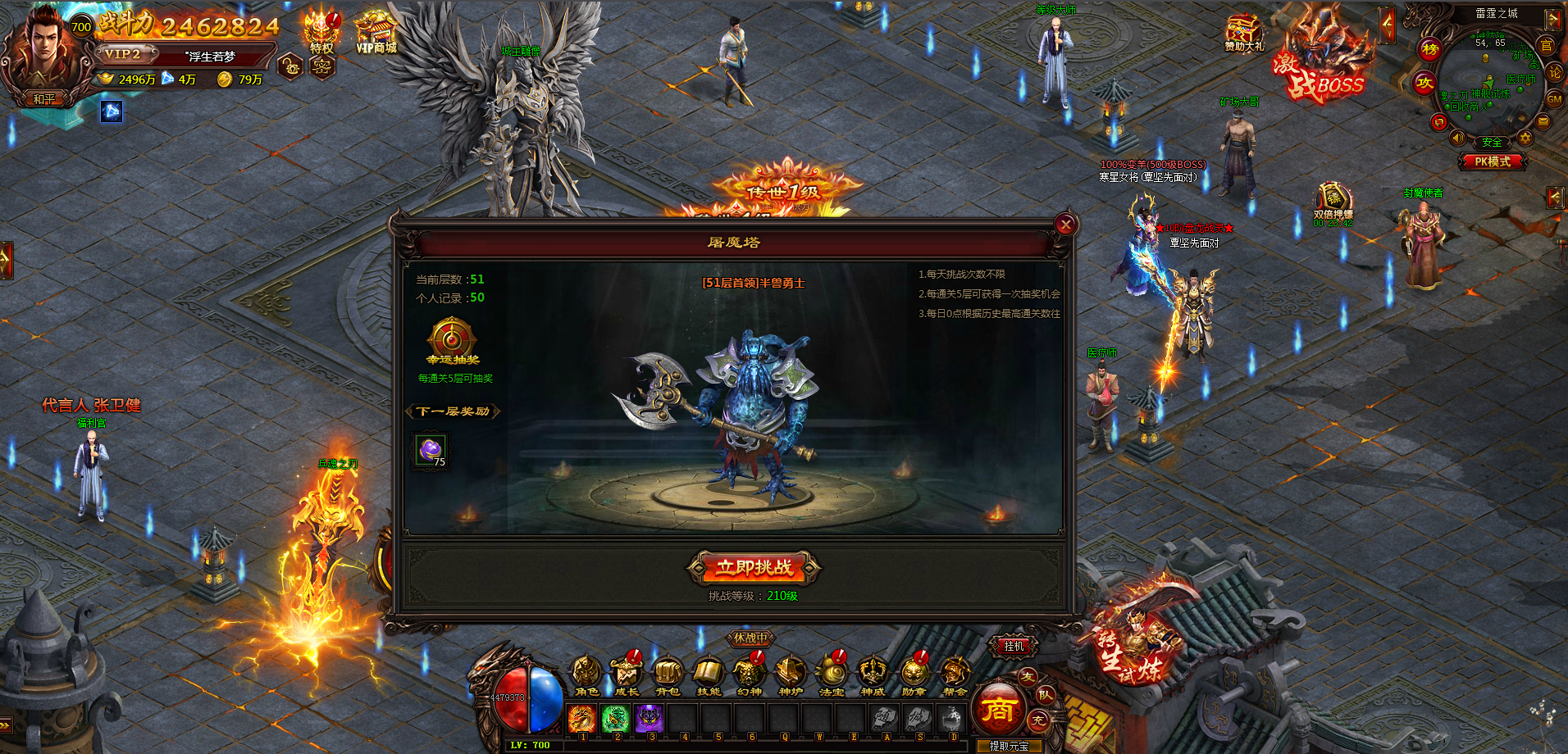This screenshot has width=1568, height=754.
Task: Open the 神炉 forge menu
Action: click(x=790, y=674)
